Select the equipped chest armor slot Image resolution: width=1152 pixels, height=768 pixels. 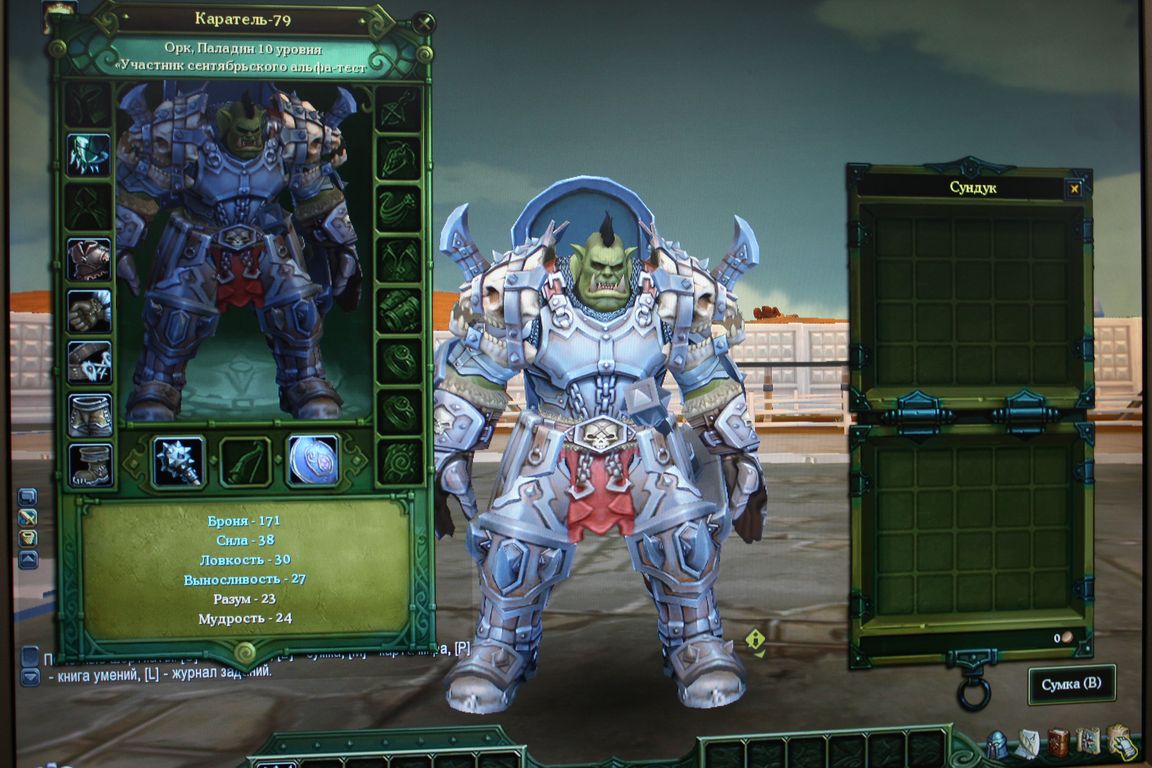coord(89,259)
